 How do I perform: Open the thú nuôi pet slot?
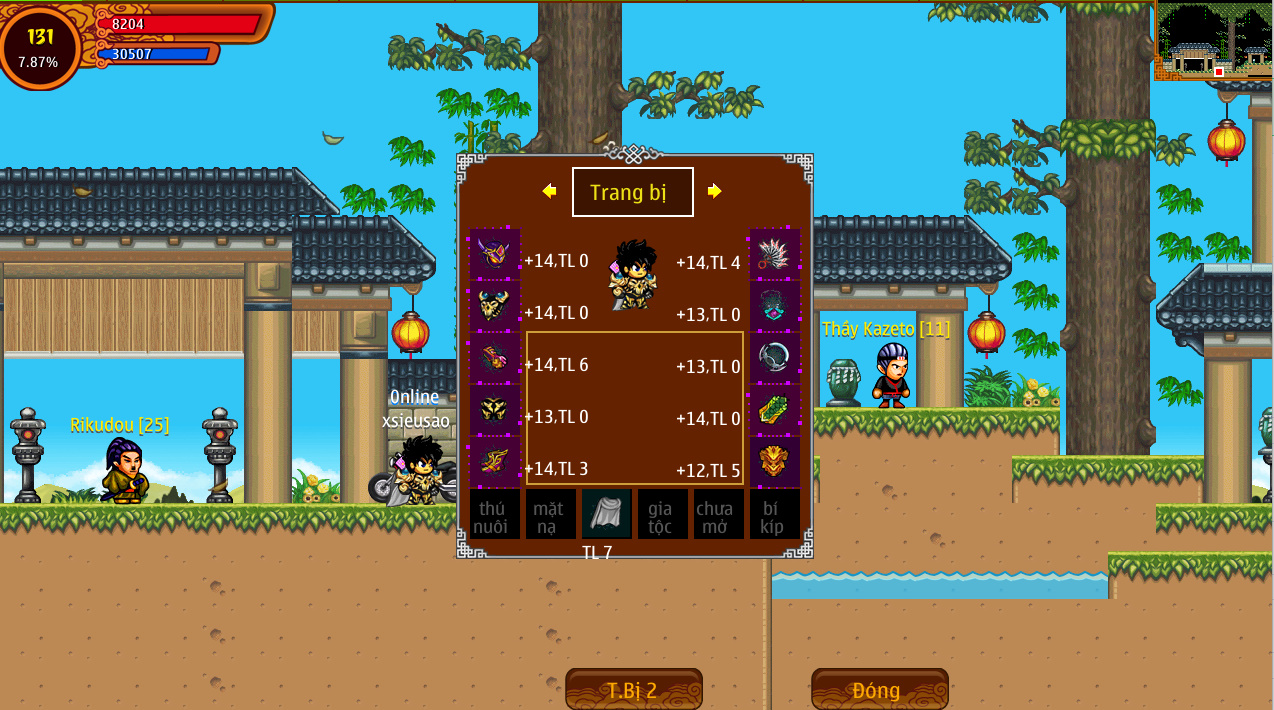495,514
